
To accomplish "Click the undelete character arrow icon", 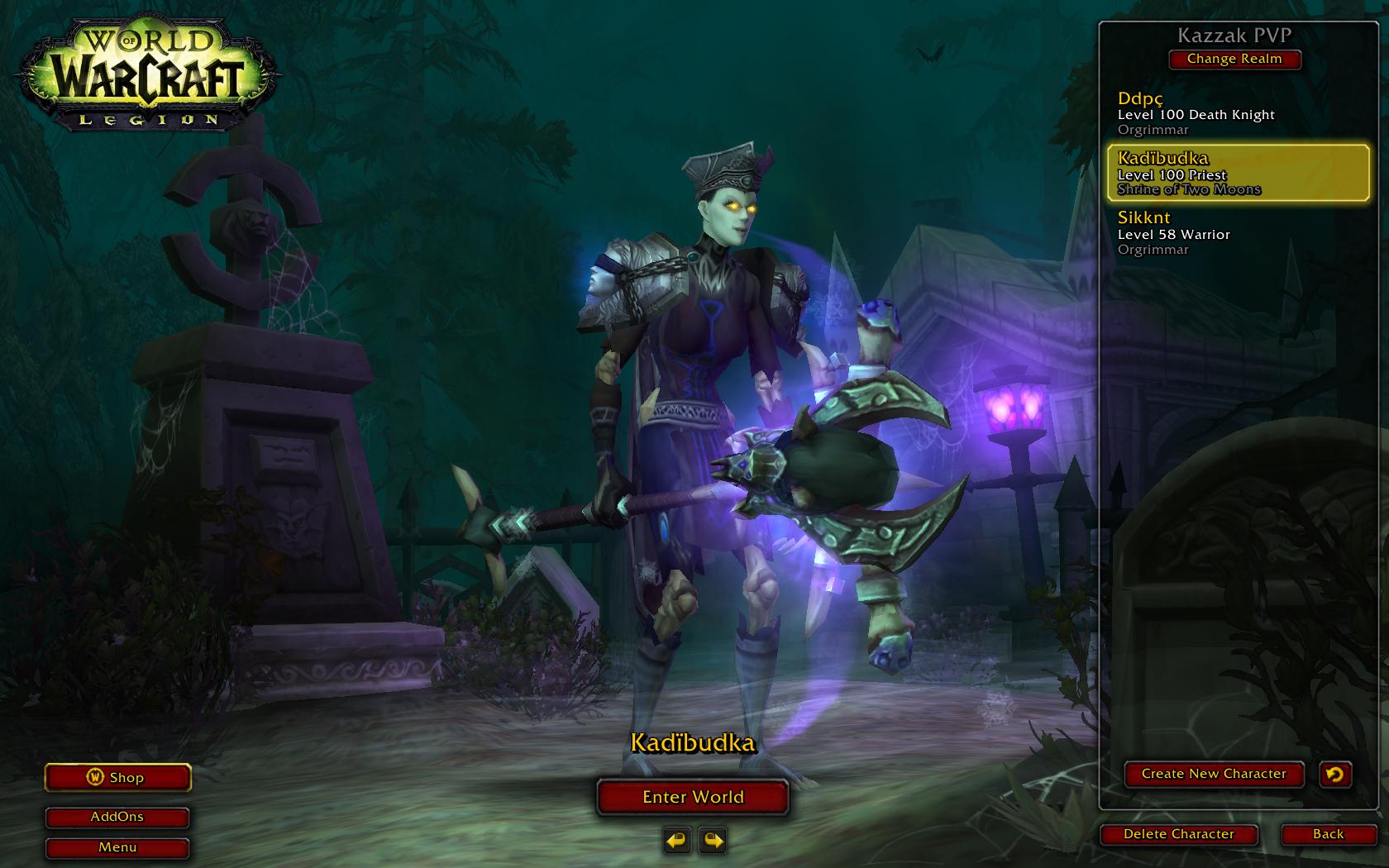I will 1334,774.
